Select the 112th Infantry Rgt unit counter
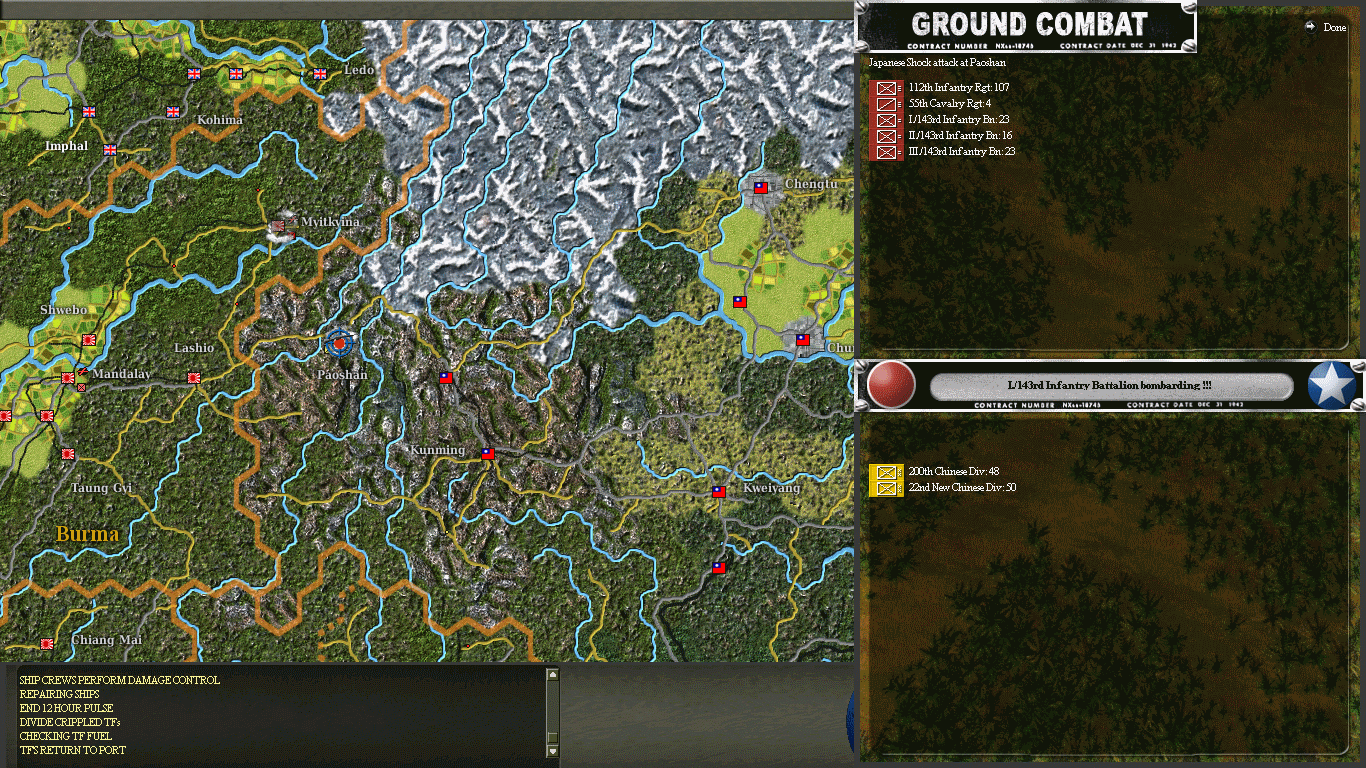The width and height of the screenshot is (1366, 768). [x=885, y=87]
